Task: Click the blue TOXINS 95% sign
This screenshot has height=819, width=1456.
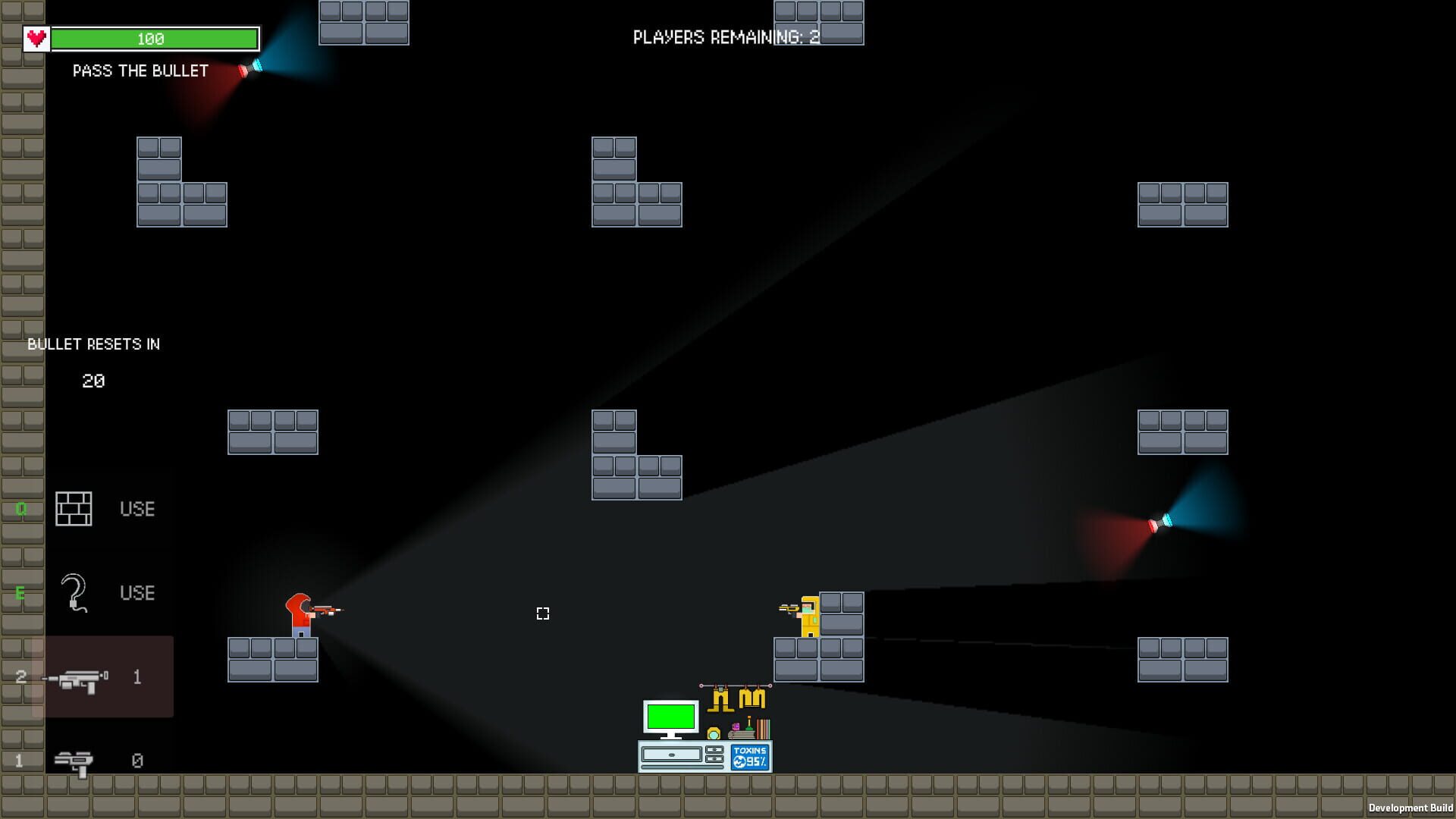Action: [751, 756]
